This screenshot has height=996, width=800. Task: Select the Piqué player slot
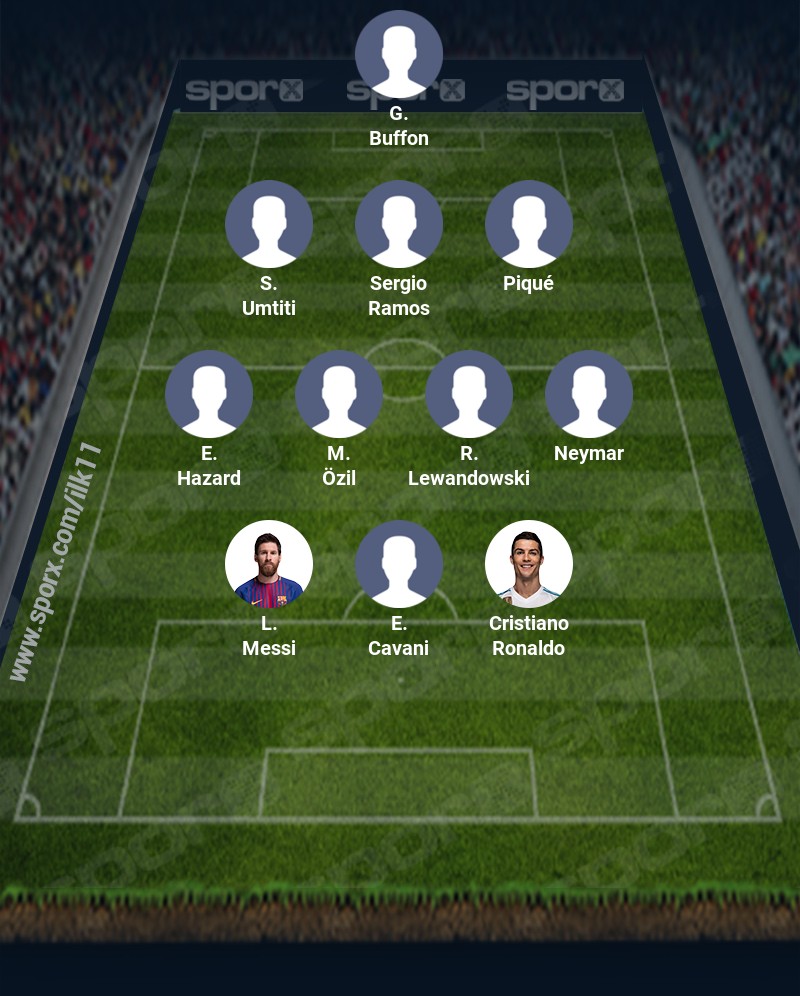[529, 224]
